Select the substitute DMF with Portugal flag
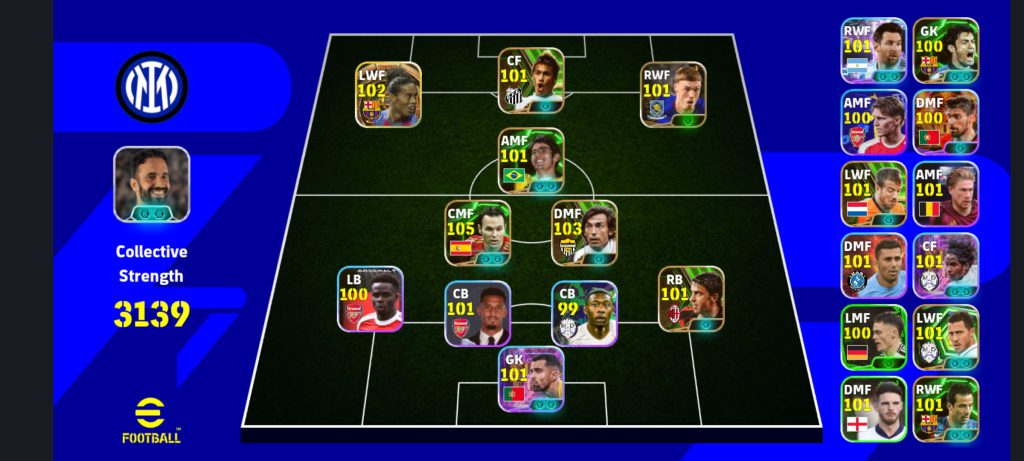Image resolution: width=1024 pixels, height=461 pixels. point(945,122)
